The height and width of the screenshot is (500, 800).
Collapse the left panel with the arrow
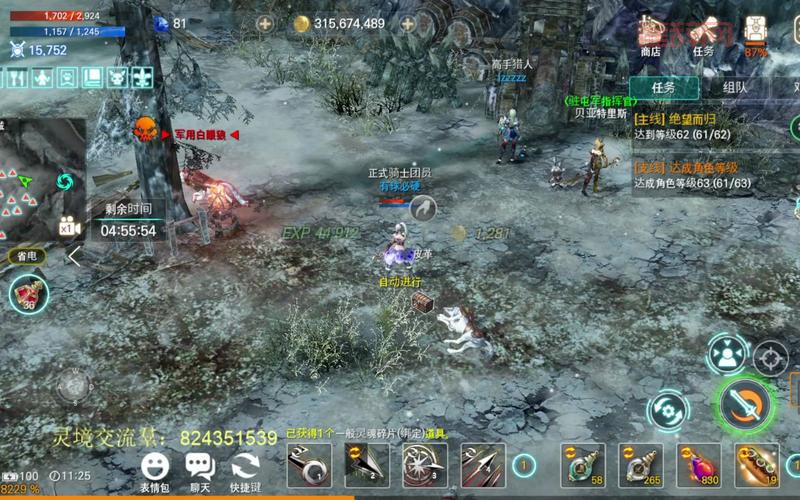click(x=74, y=256)
